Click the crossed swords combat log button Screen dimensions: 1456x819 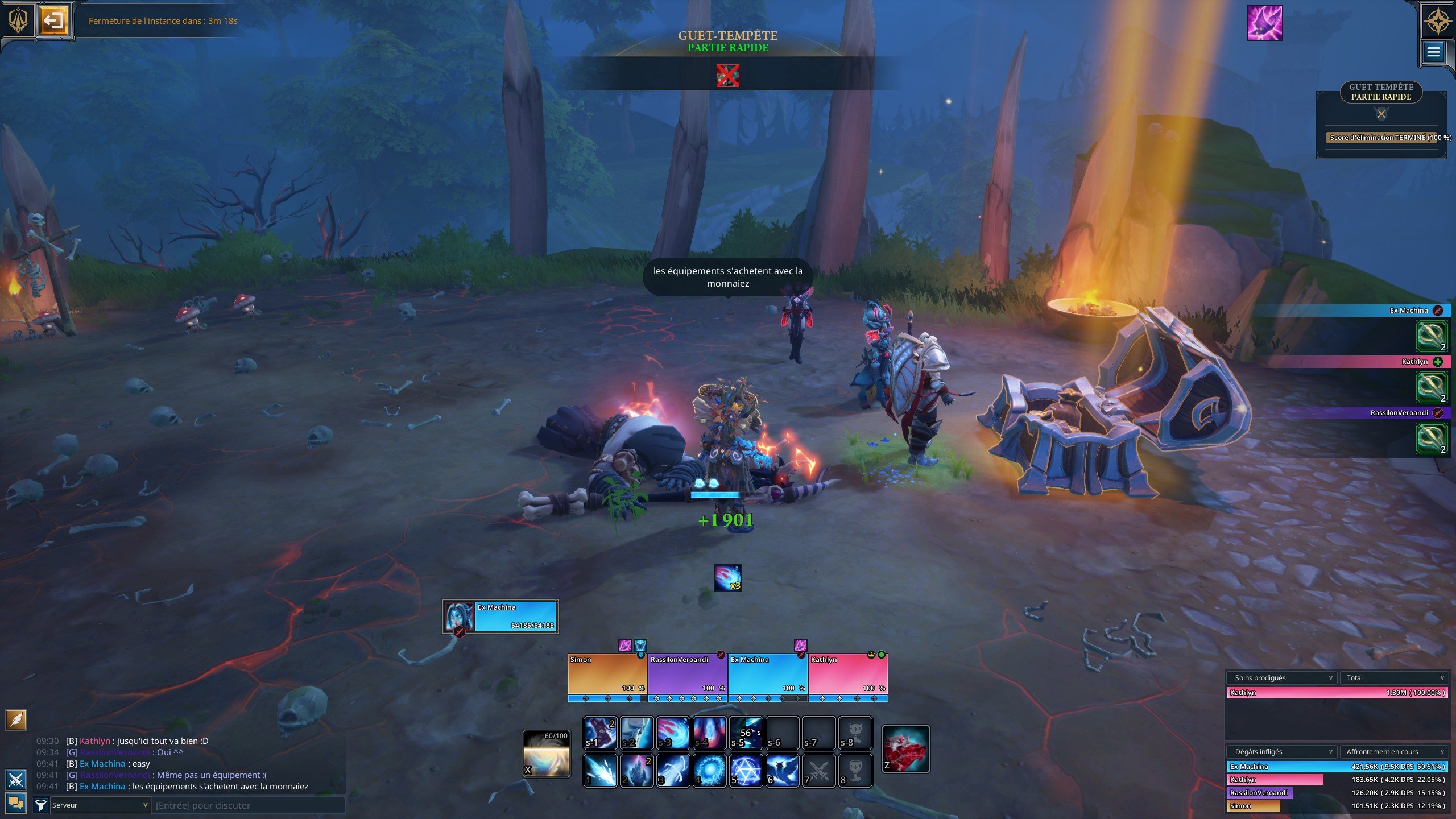[16, 779]
